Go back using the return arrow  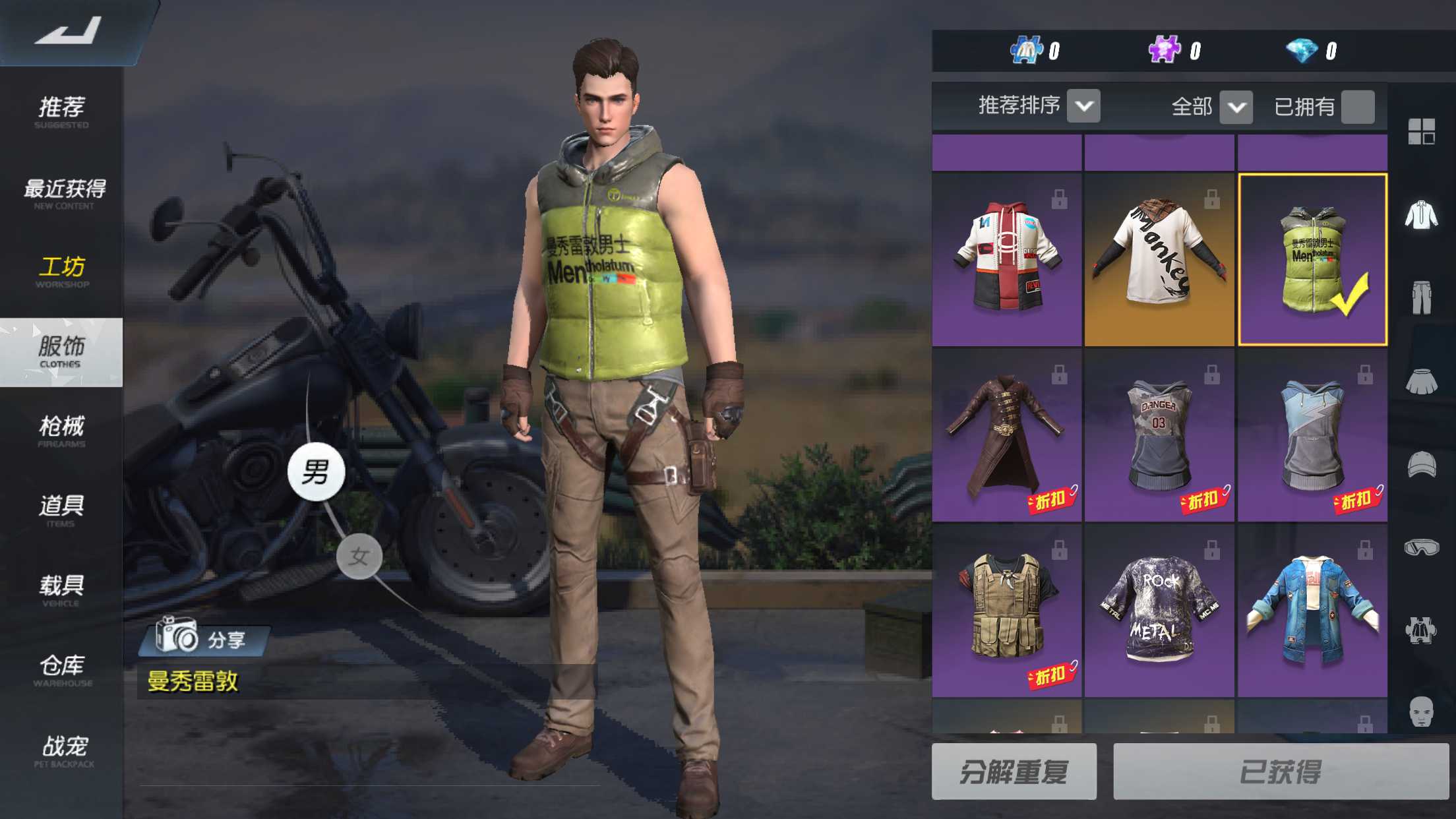tap(69, 32)
